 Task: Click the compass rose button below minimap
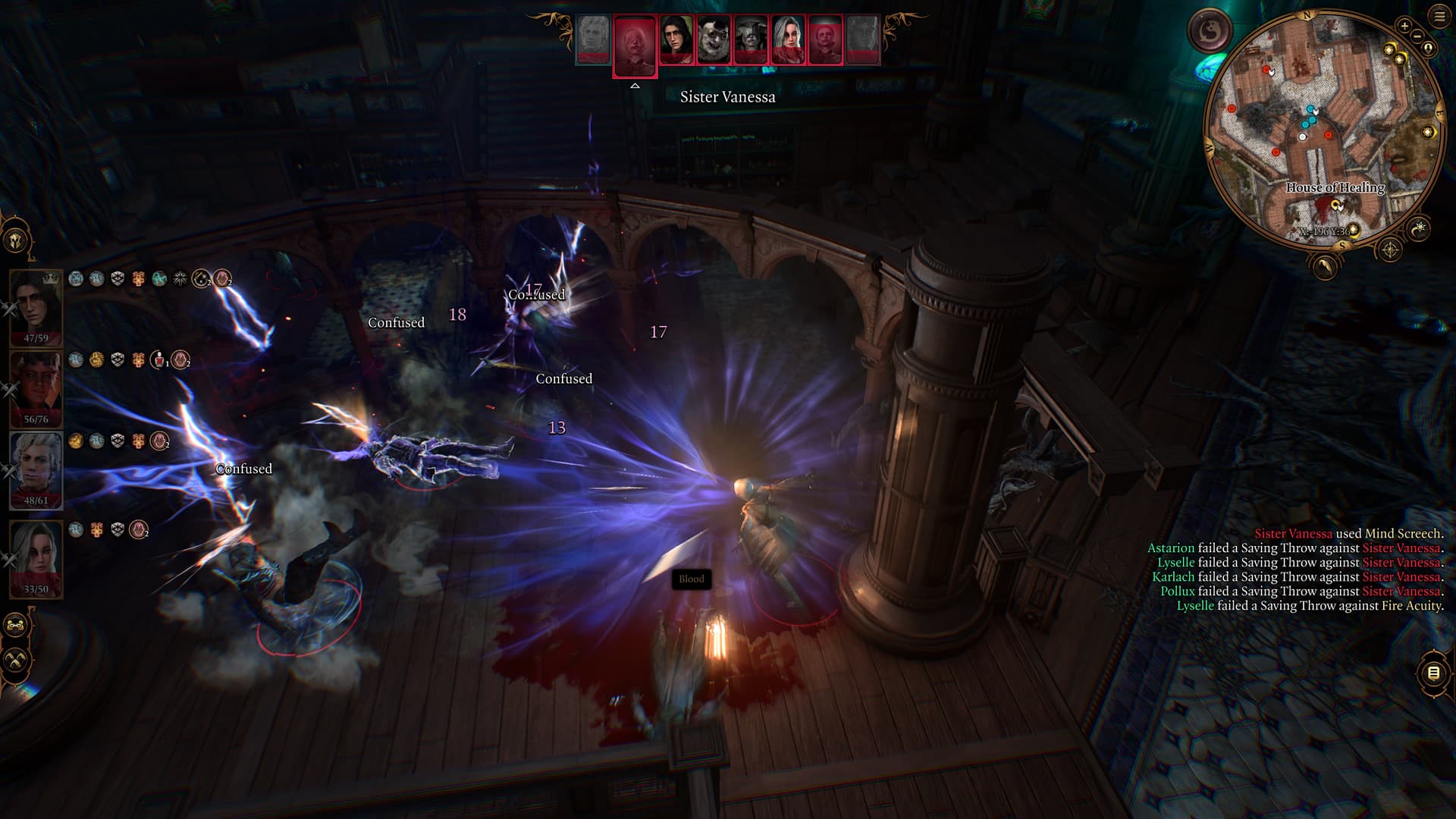(x=1389, y=249)
